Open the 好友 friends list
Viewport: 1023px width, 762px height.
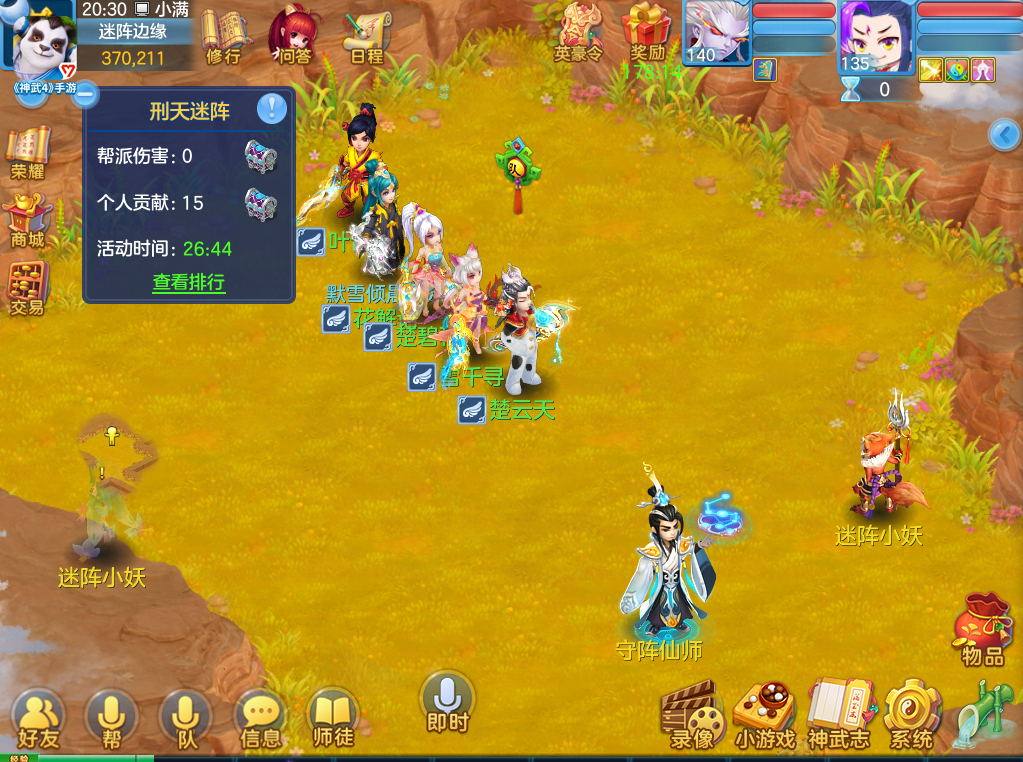point(38,718)
